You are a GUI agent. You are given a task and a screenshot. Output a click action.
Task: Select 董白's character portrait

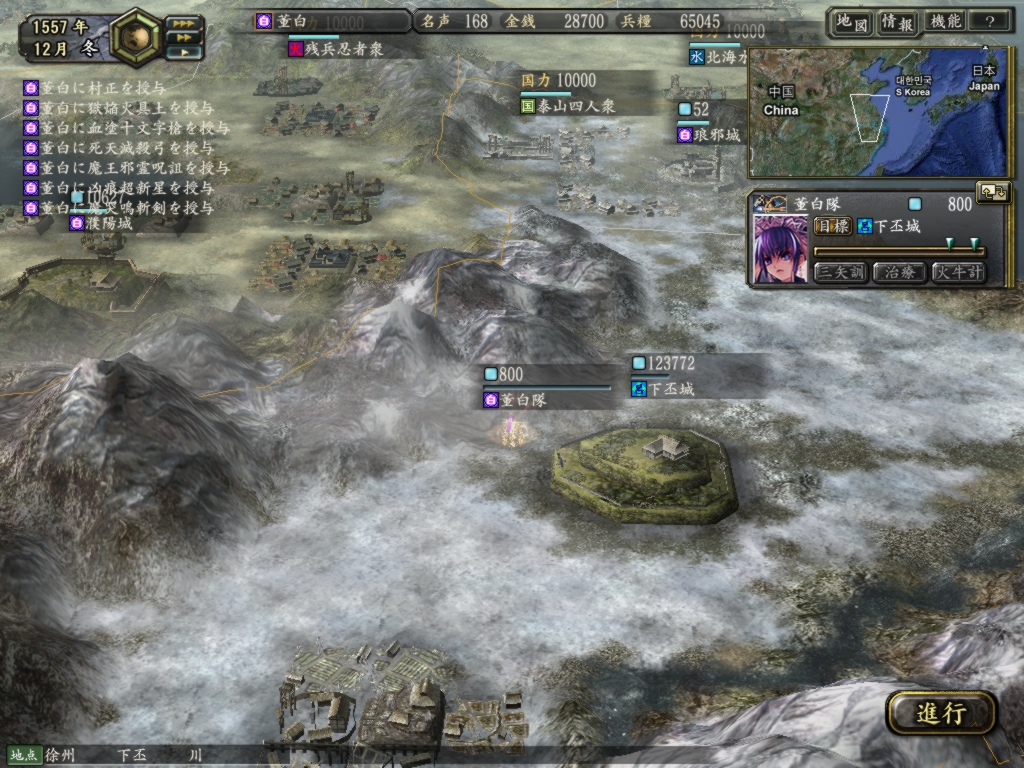[779, 248]
